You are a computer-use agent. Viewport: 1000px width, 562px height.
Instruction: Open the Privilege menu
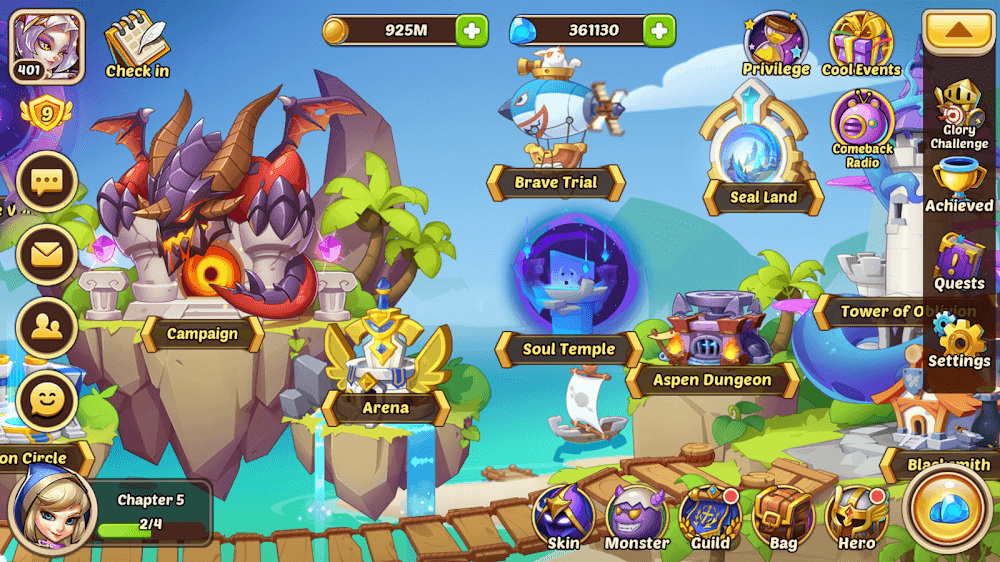point(775,44)
